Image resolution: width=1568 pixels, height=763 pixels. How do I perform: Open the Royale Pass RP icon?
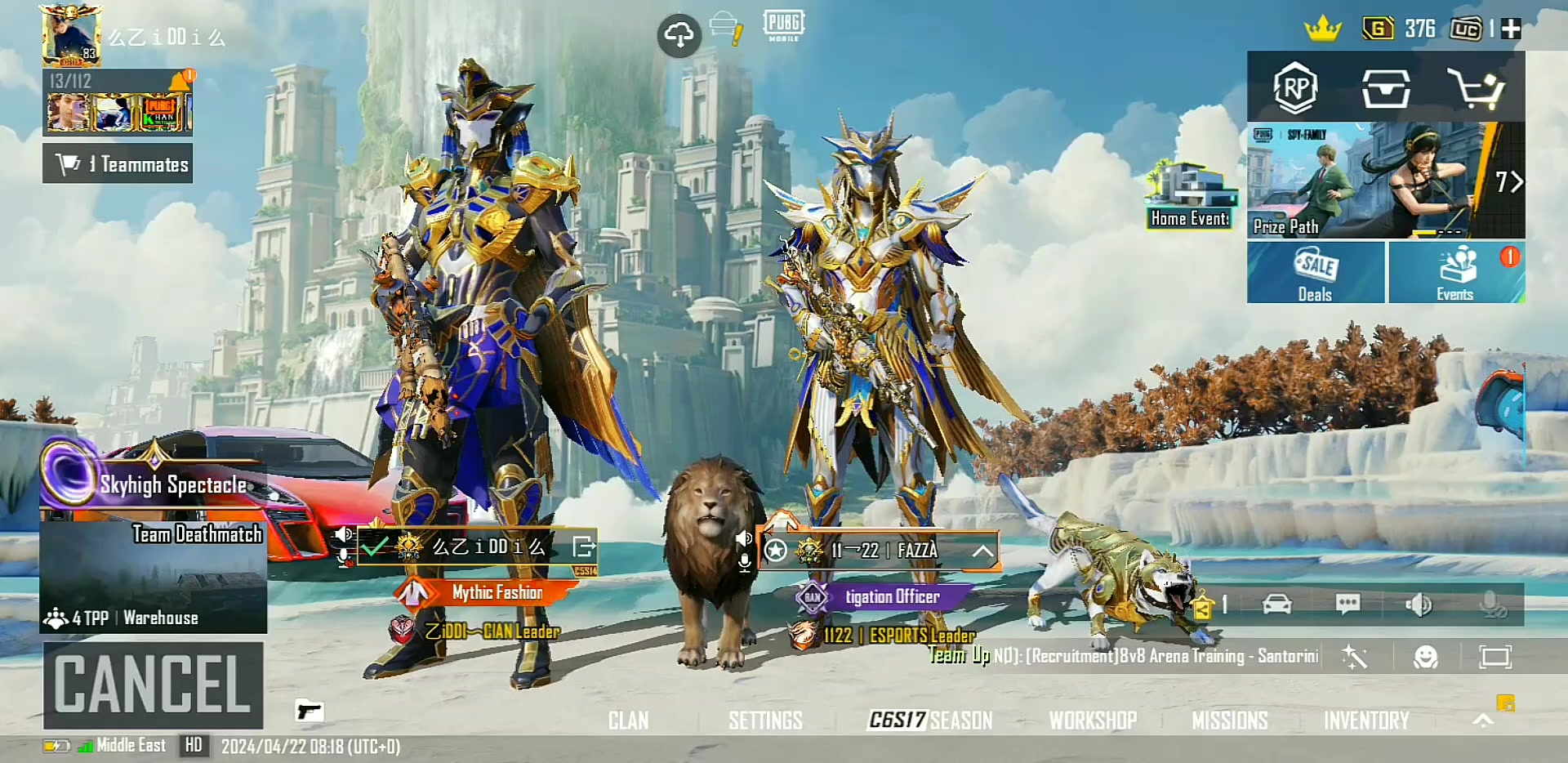[1295, 87]
